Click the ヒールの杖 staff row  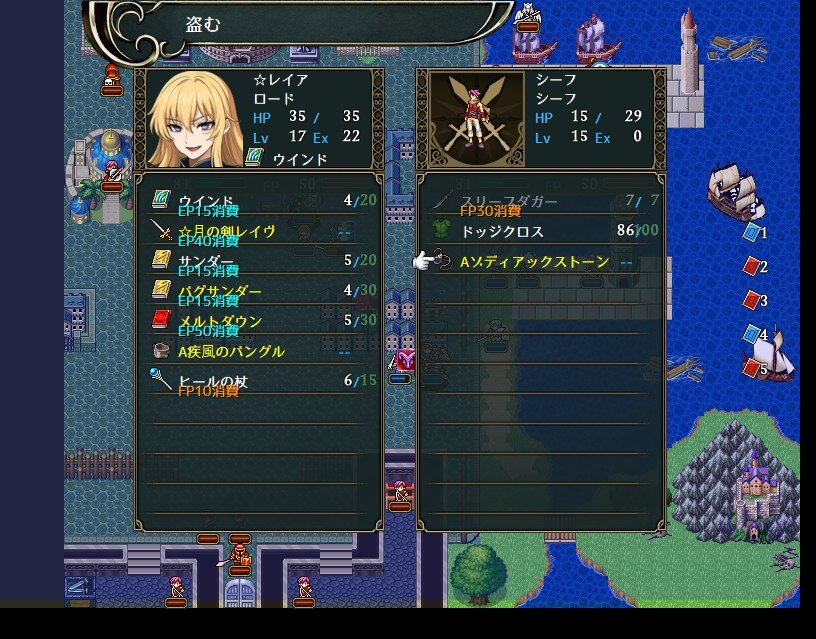click(x=258, y=381)
